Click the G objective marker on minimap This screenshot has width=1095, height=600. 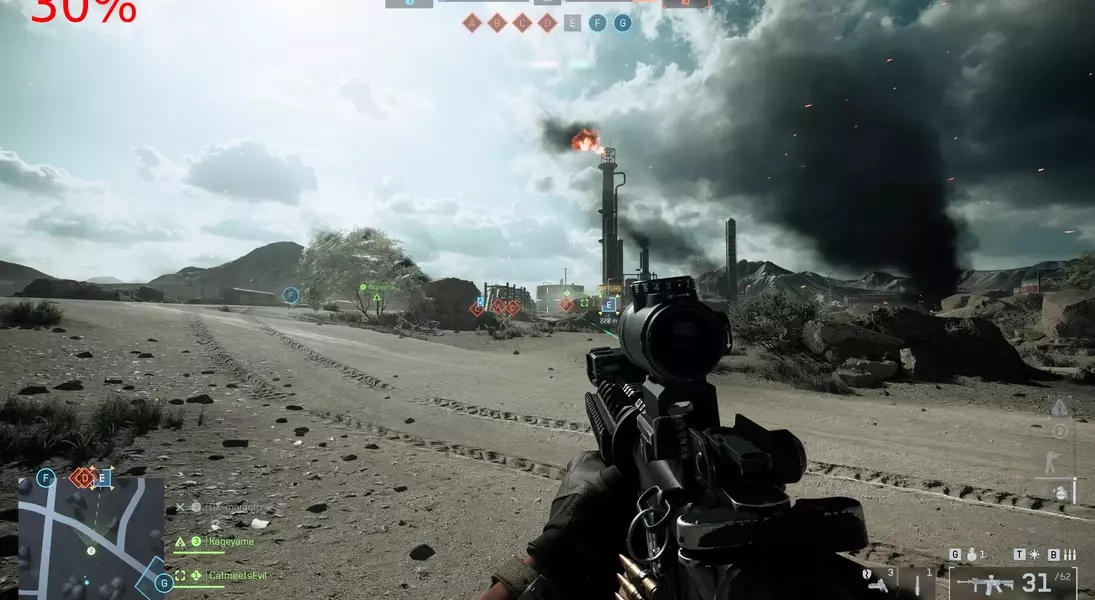163,583
